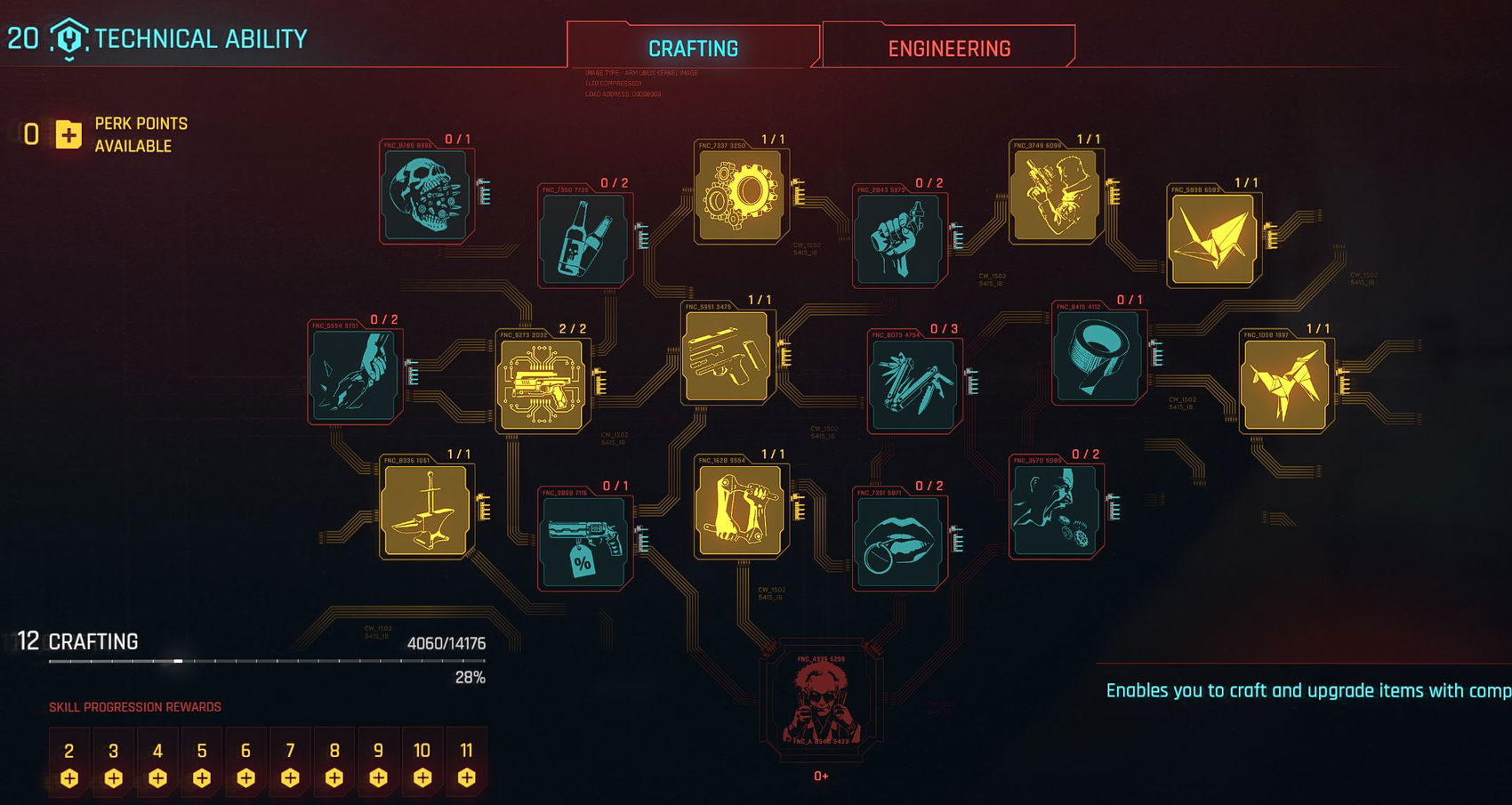The height and width of the screenshot is (805, 1512).
Task: Select the cyberarm holding gun perk
Action: (741, 510)
